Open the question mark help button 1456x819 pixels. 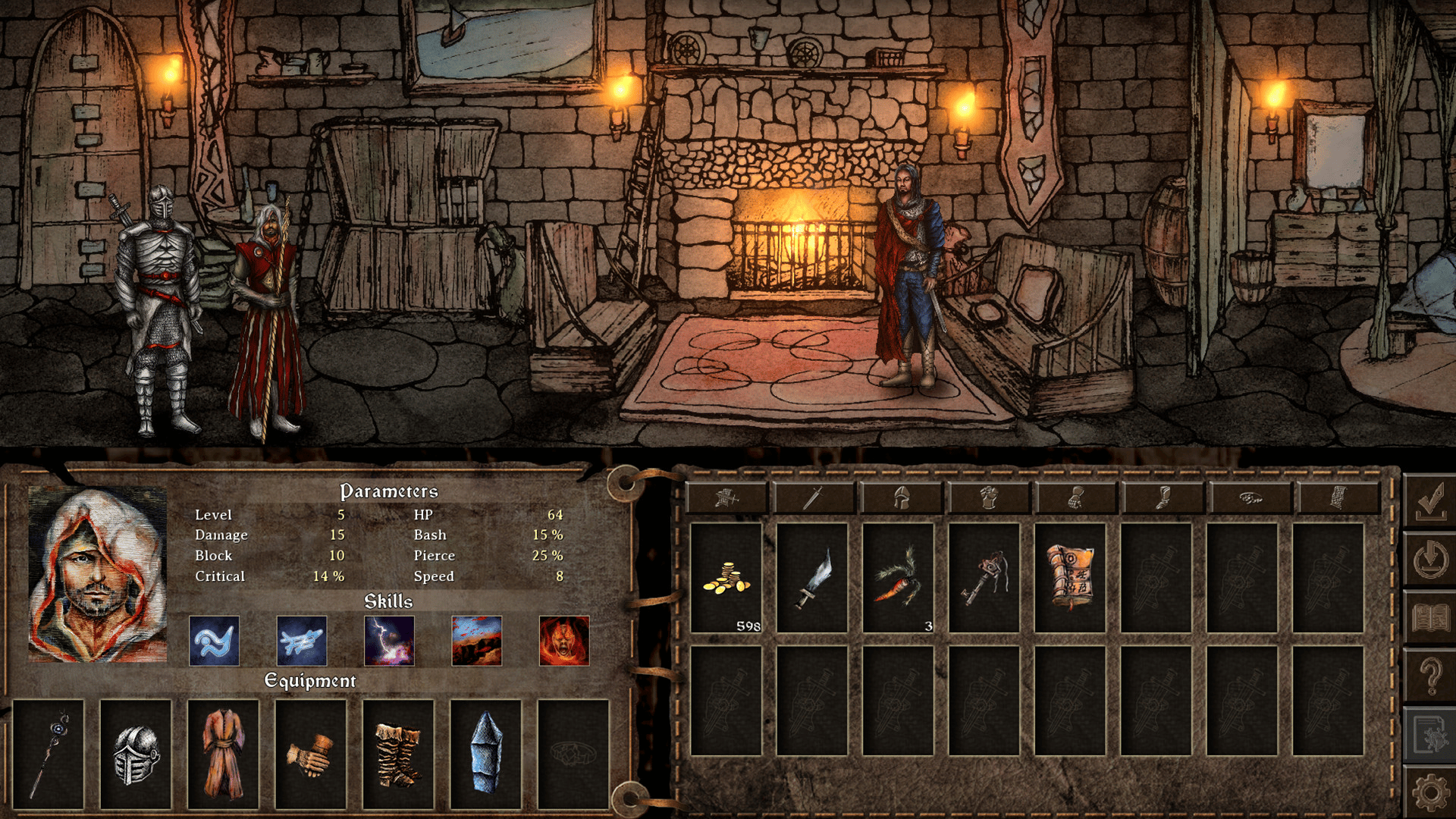pos(1430,675)
